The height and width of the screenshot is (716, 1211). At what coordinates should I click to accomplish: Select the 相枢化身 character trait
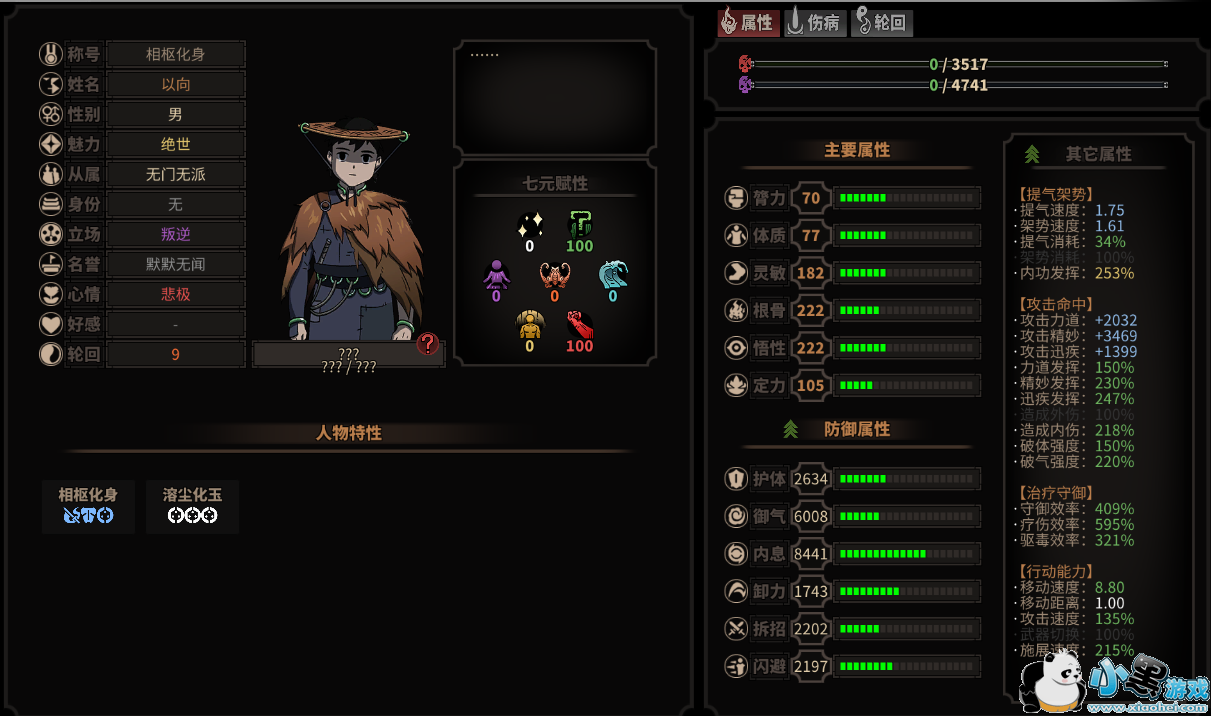pyautogui.click(x=88, y=505)
